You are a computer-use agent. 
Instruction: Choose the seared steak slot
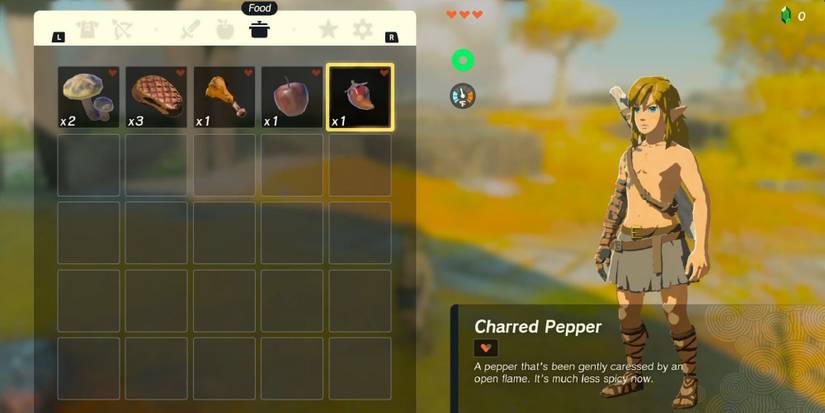pyautogui.click(x=156, y=98)
